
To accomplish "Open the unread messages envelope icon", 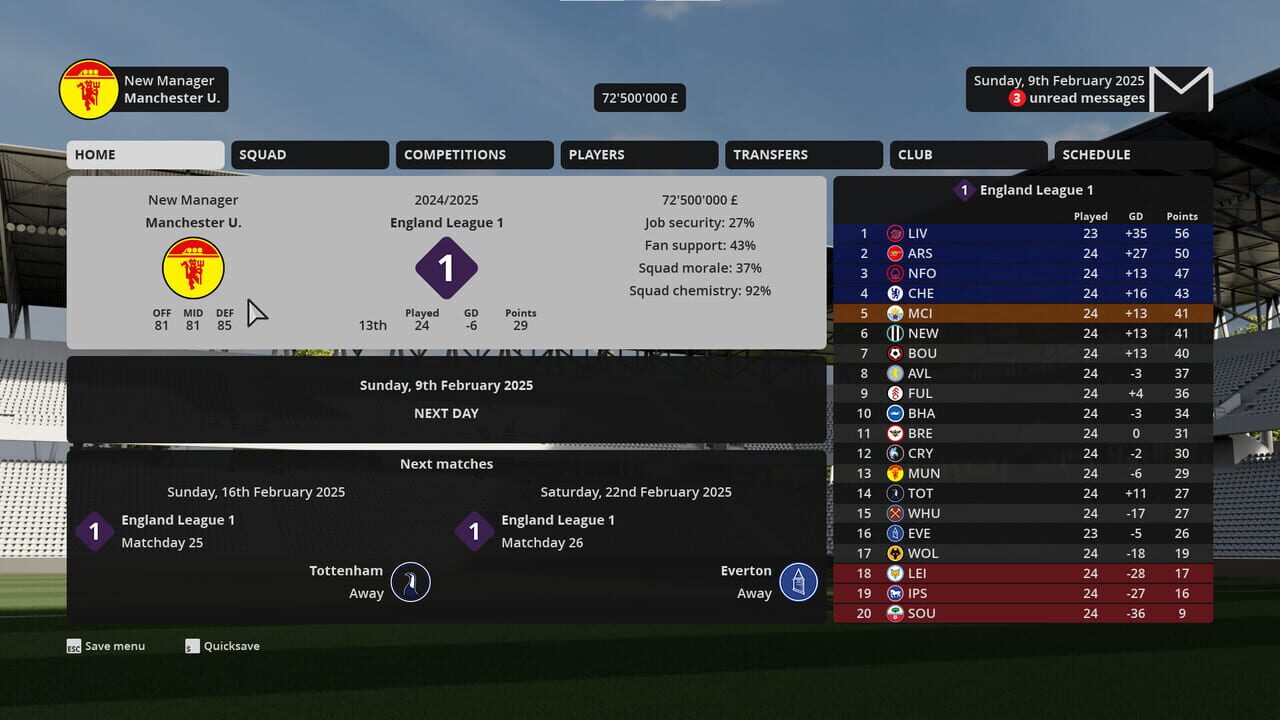I will coord(1180,89).
